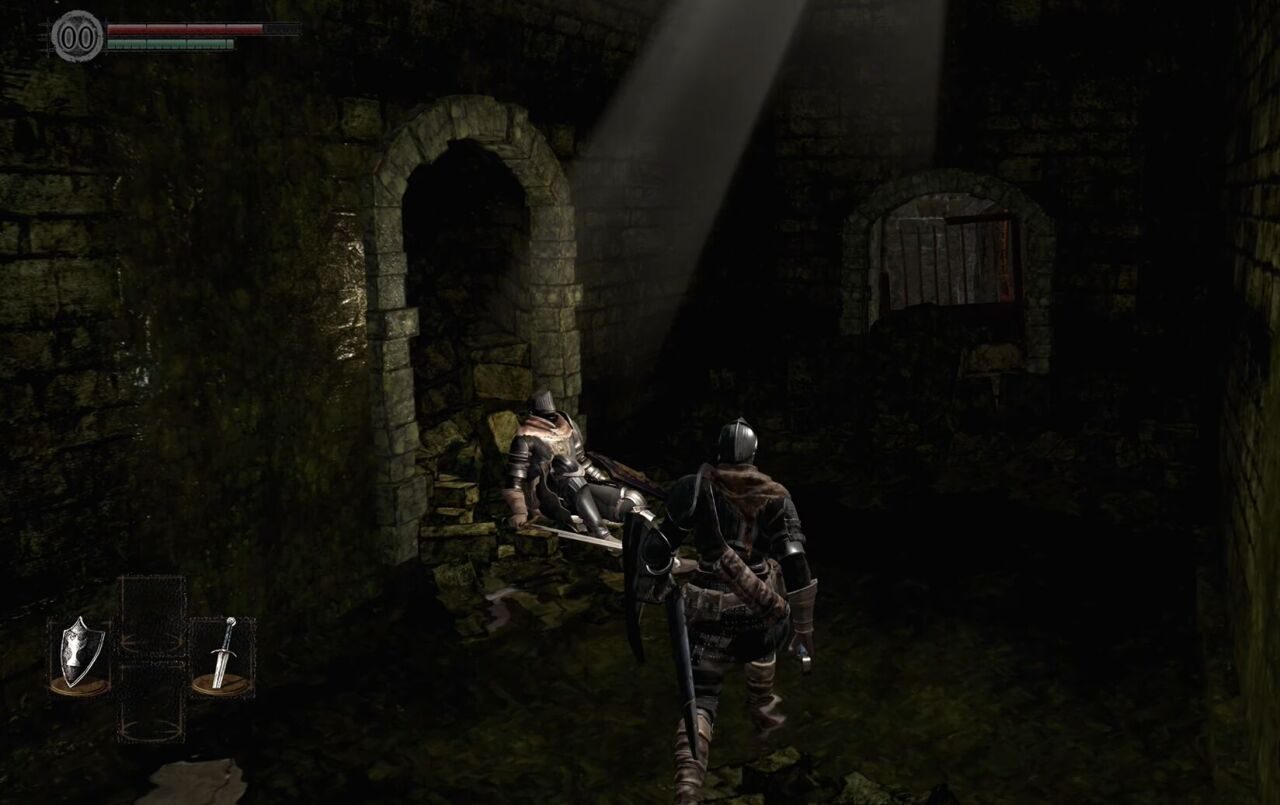Select the left-hand shield equipment slot
Viewport: 1280px width, 805px height.
[80, 655]
